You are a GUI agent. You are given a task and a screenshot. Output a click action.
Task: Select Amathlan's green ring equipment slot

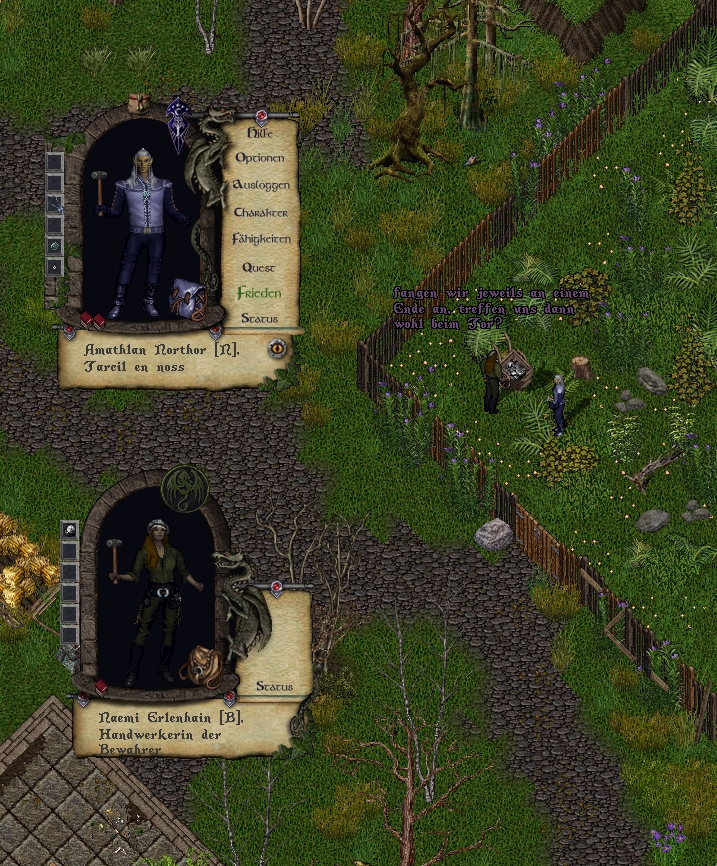point(54,246)
